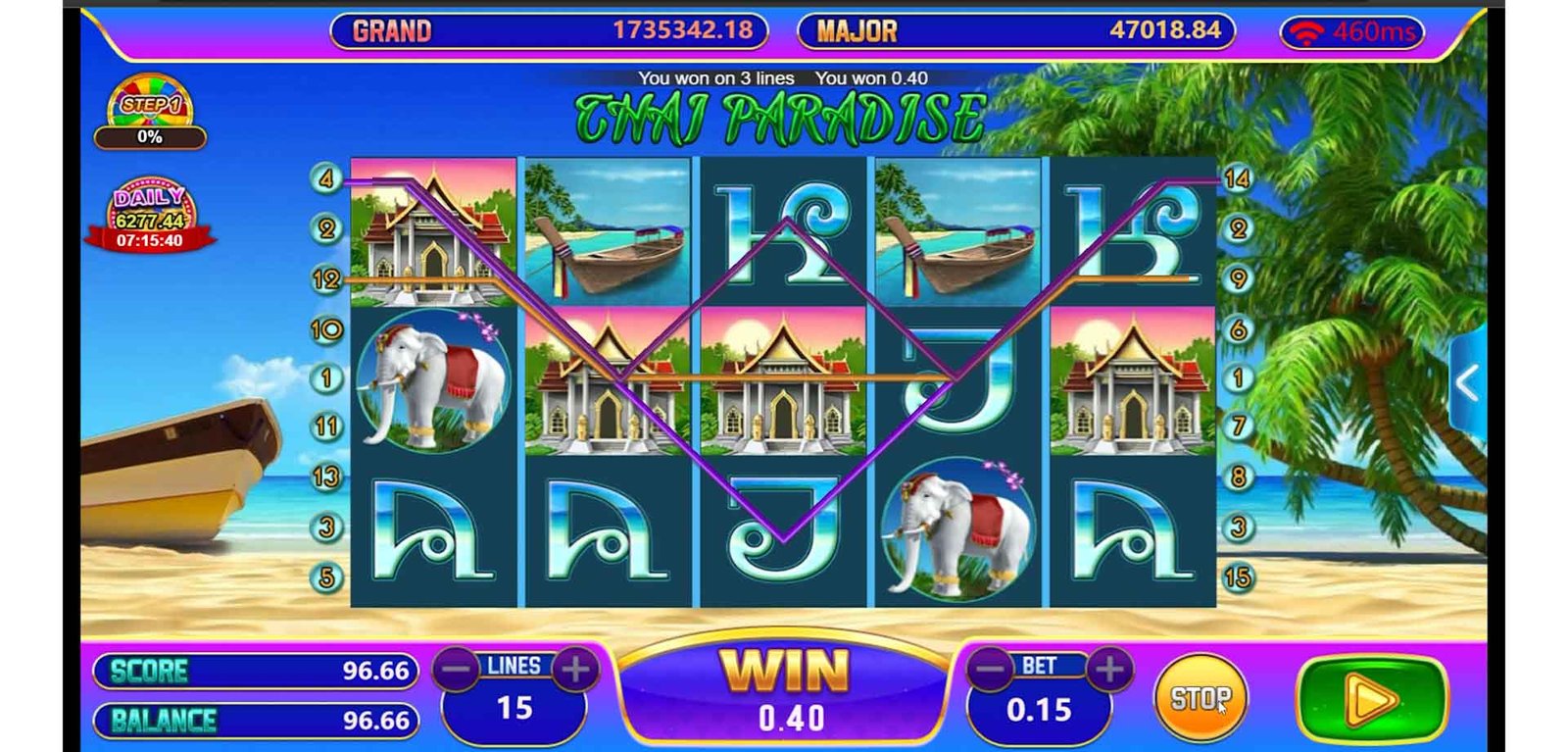Select payline marker 15
Image resolution: width=1568 pixels, height=752 pixels.
pos(1237,577)
